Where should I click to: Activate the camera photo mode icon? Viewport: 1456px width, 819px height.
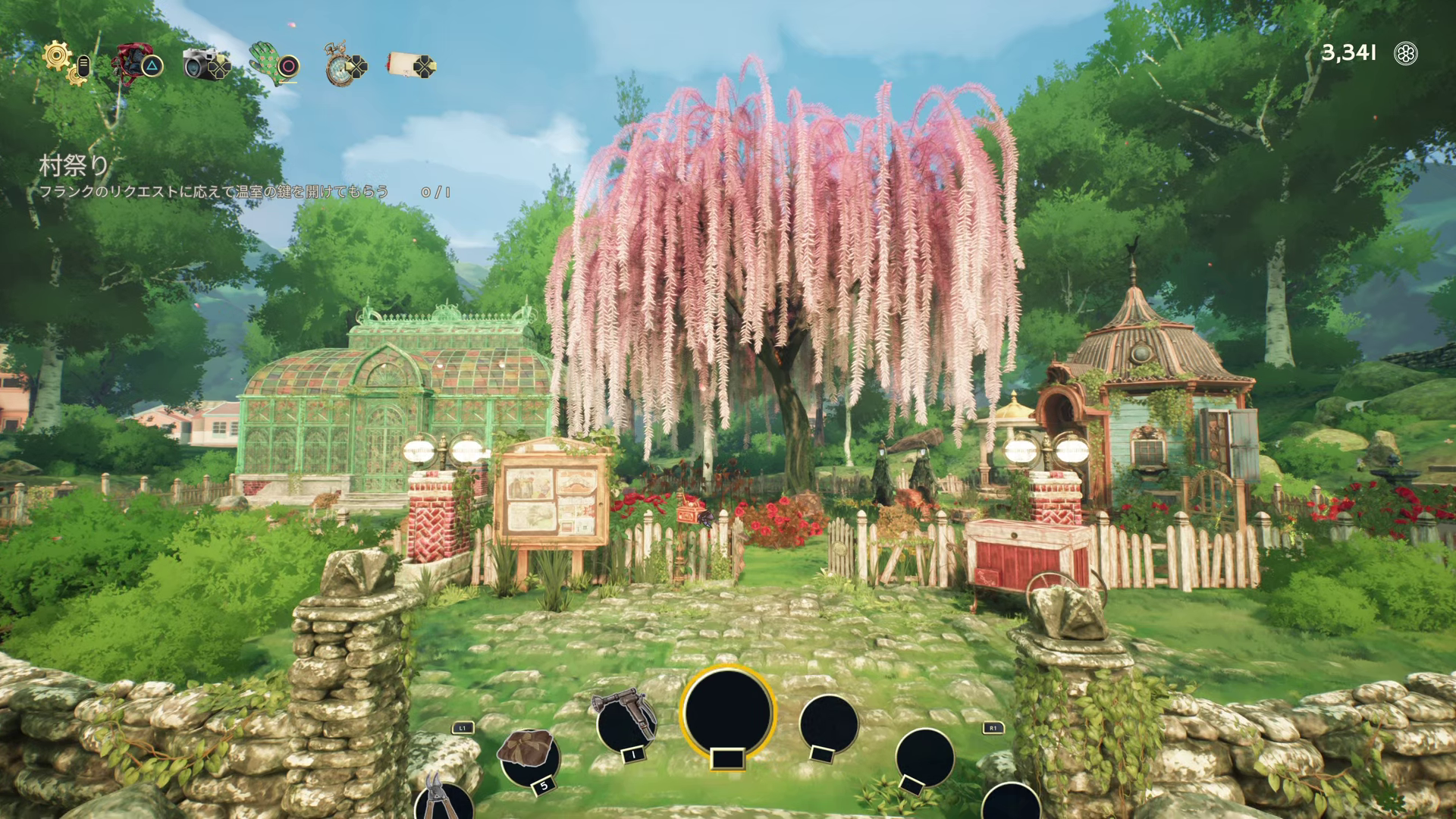(x=201, y=64)
